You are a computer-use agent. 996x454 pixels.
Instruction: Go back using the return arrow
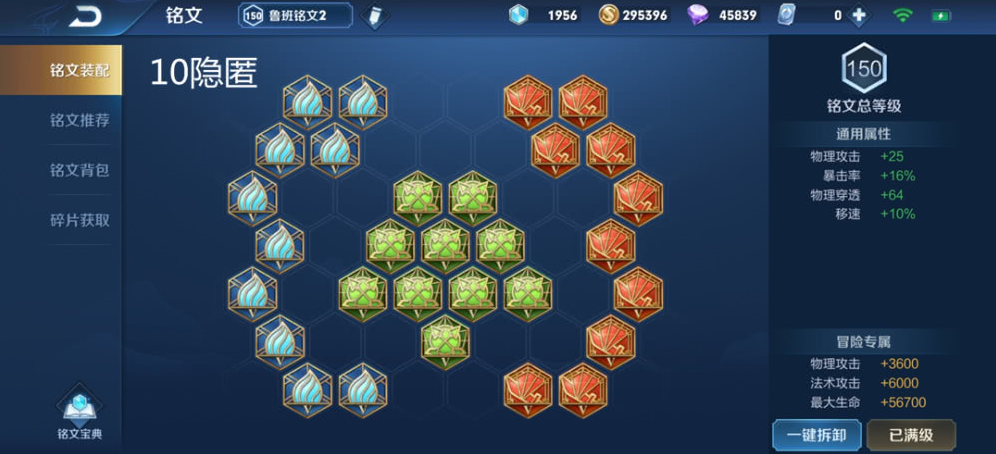tap(87, 16)
